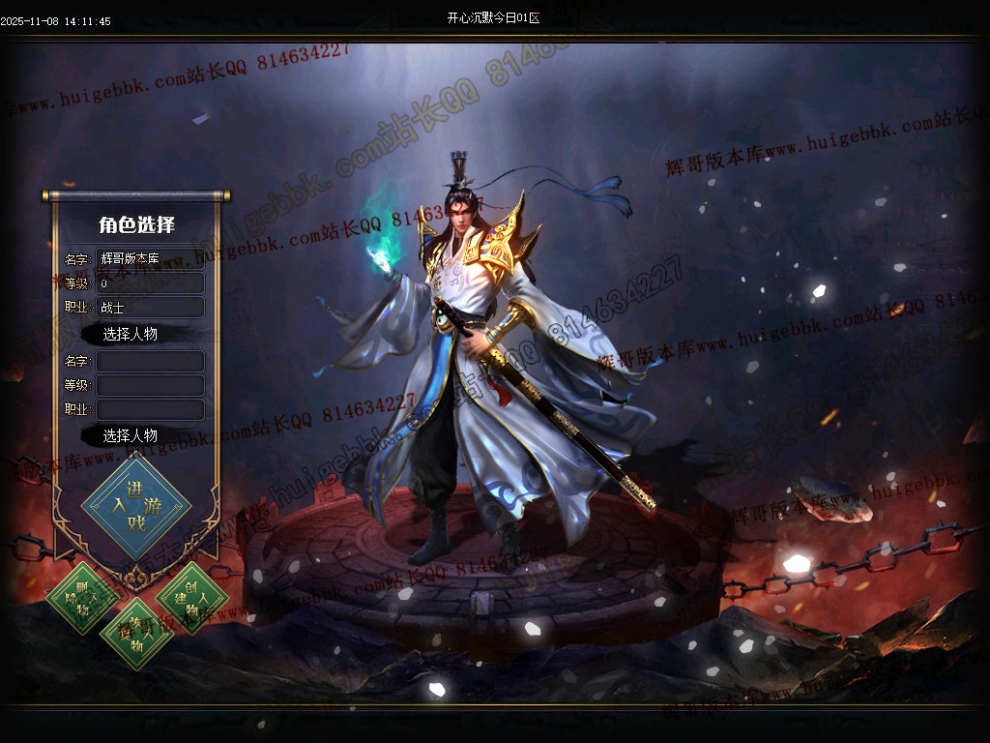Choose the 删除人物 delete character button

pos(83,597)
